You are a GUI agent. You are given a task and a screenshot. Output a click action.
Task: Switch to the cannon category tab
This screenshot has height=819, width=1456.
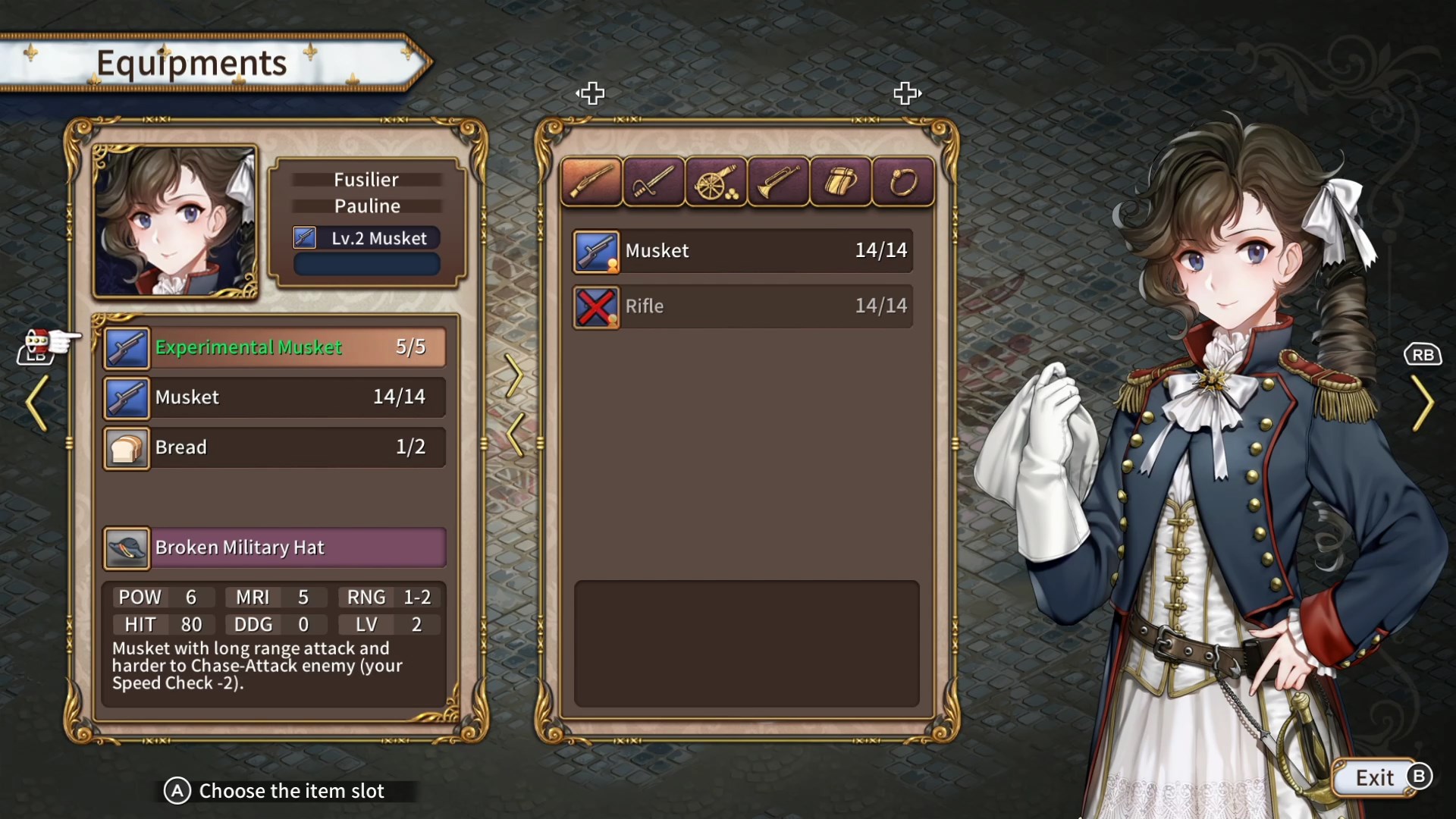pyautogui.click(x=716, y=182)
